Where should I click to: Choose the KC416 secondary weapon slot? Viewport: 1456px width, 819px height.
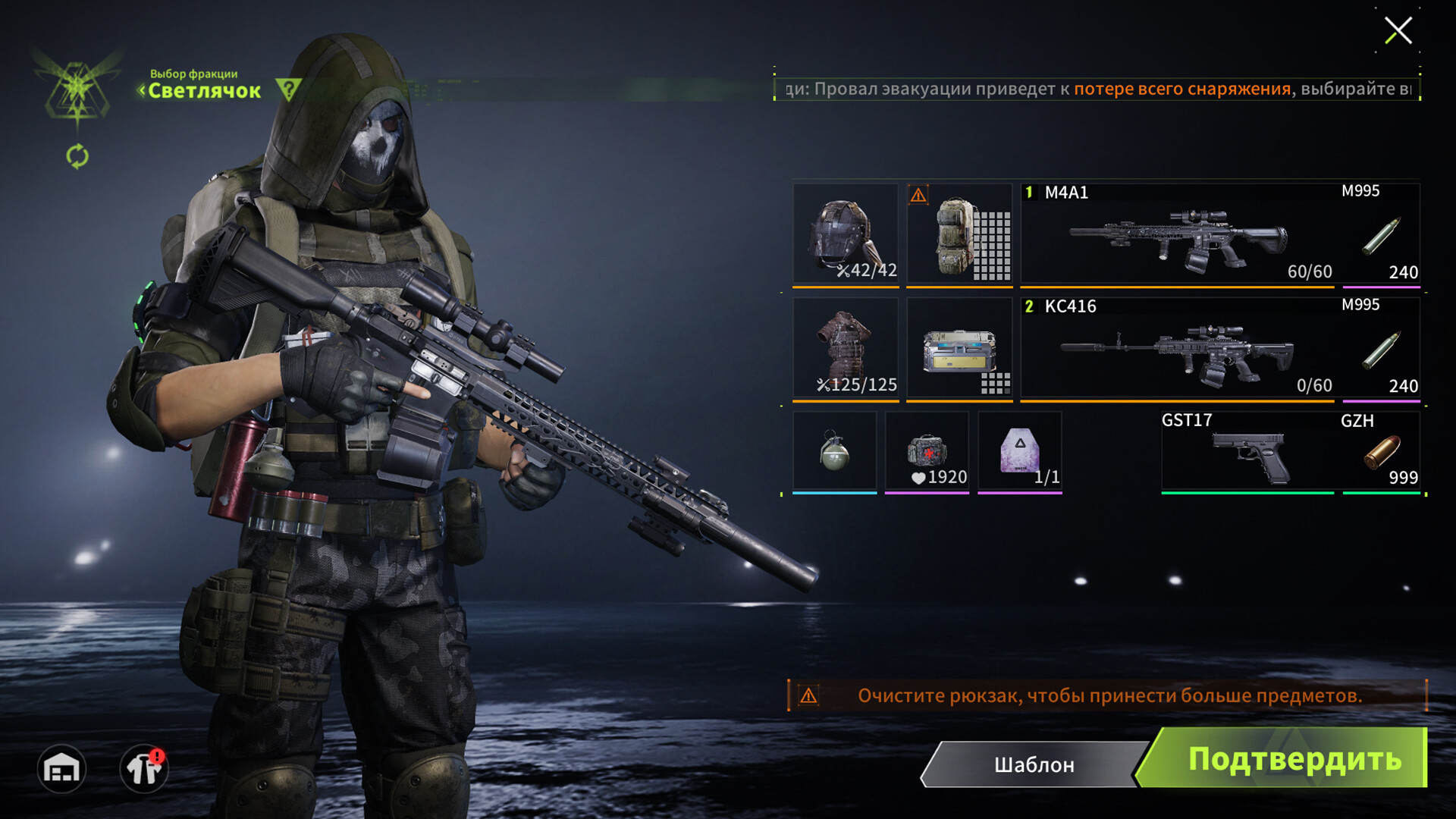point(1179,348)
